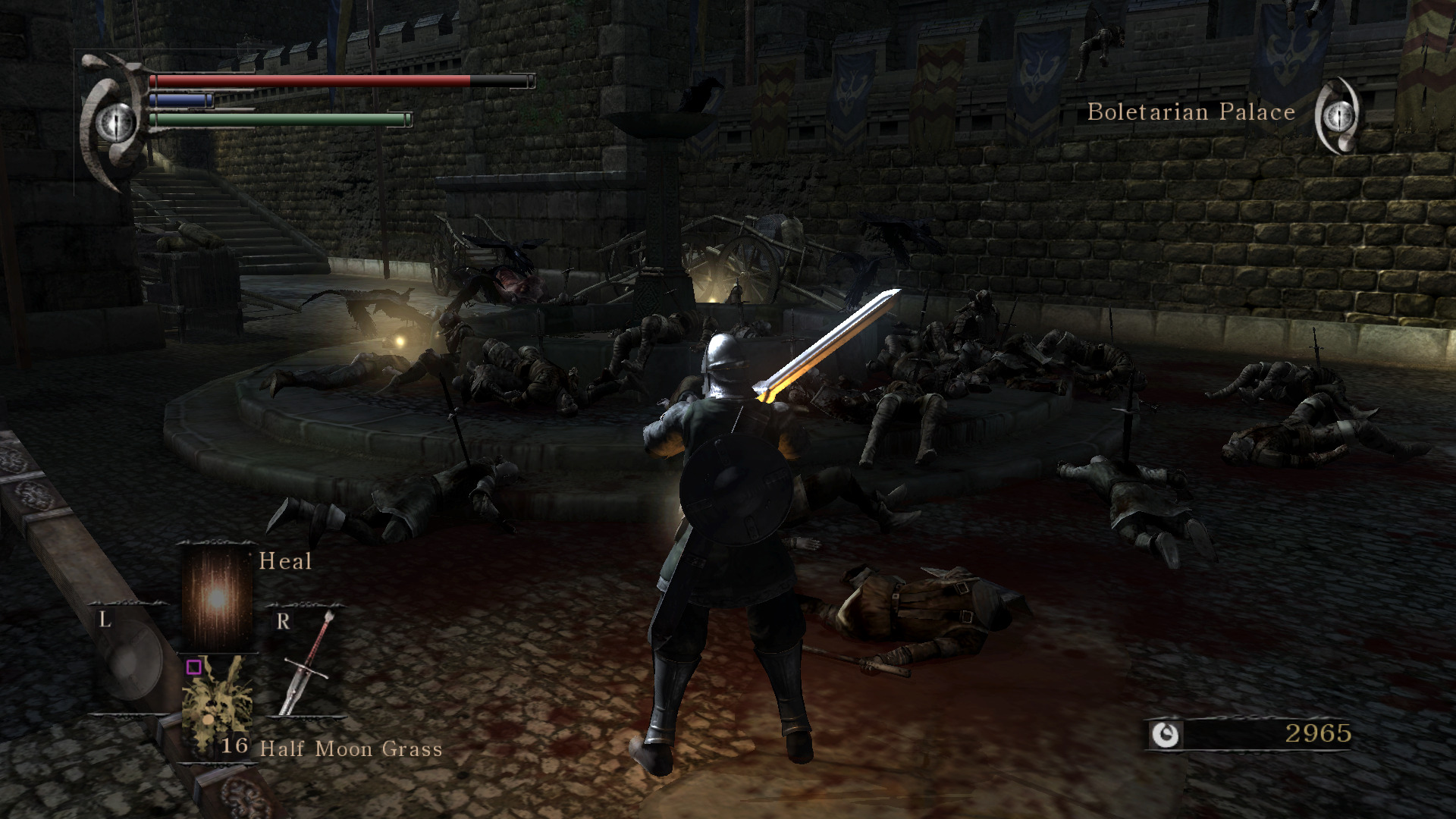Expand the HP bar display
Viewport: 1456px width, 819px height.
(318, 80)
